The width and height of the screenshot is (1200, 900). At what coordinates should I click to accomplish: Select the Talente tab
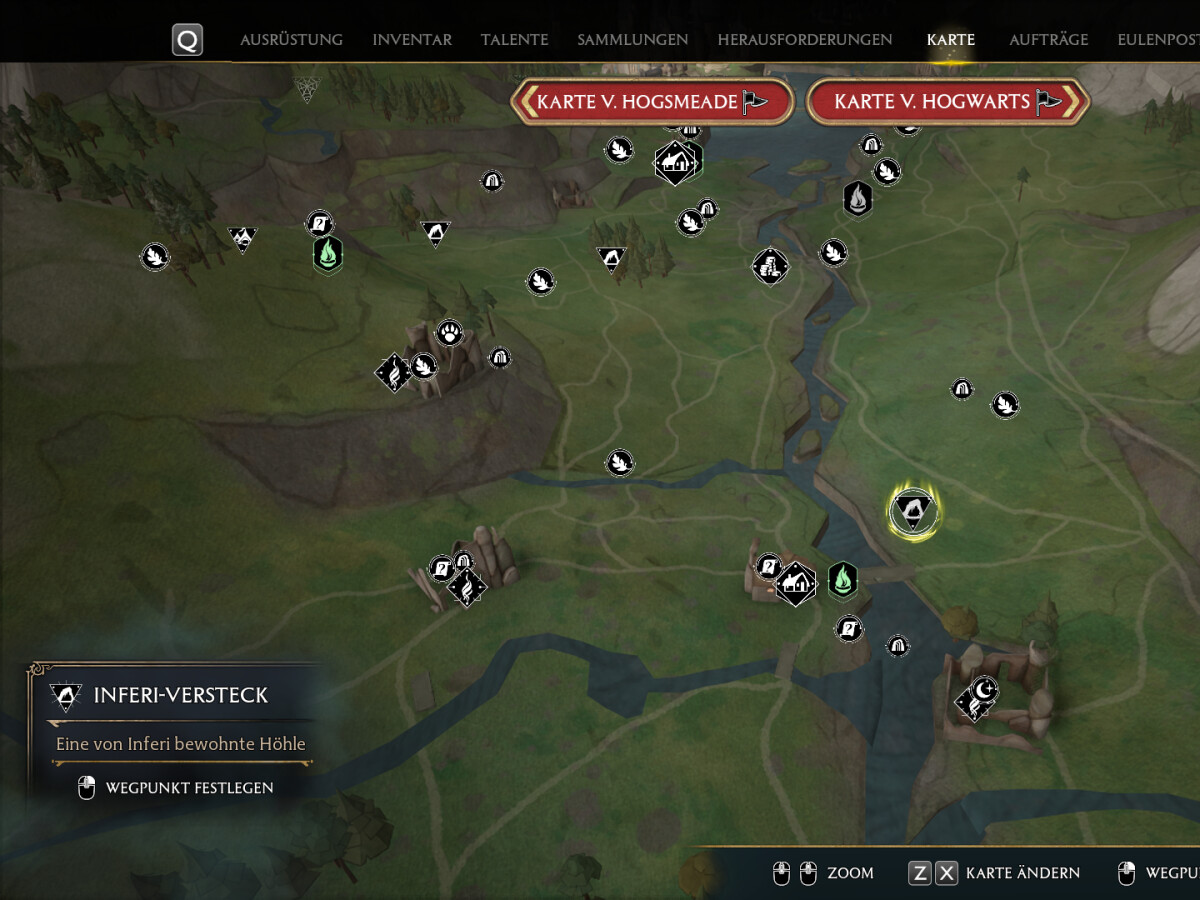coord(514,40)
